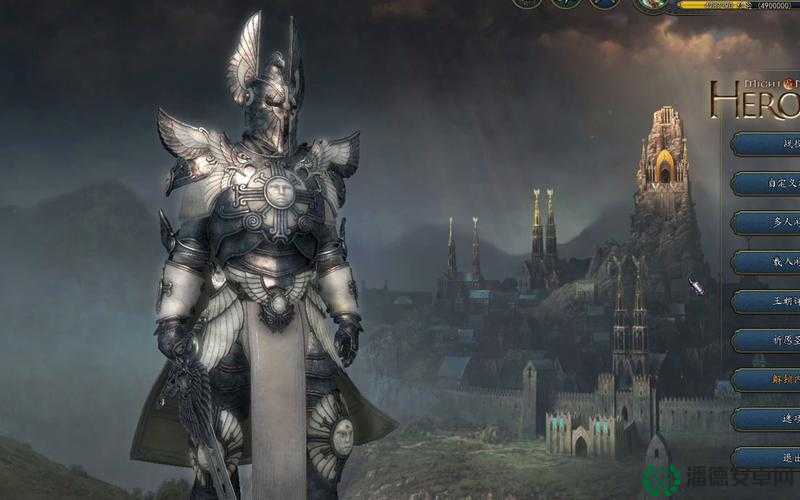This screenshot has width=800, height=500.
Task: Open the custom game (自定义) entry
Action: click(x=768, y=183)
